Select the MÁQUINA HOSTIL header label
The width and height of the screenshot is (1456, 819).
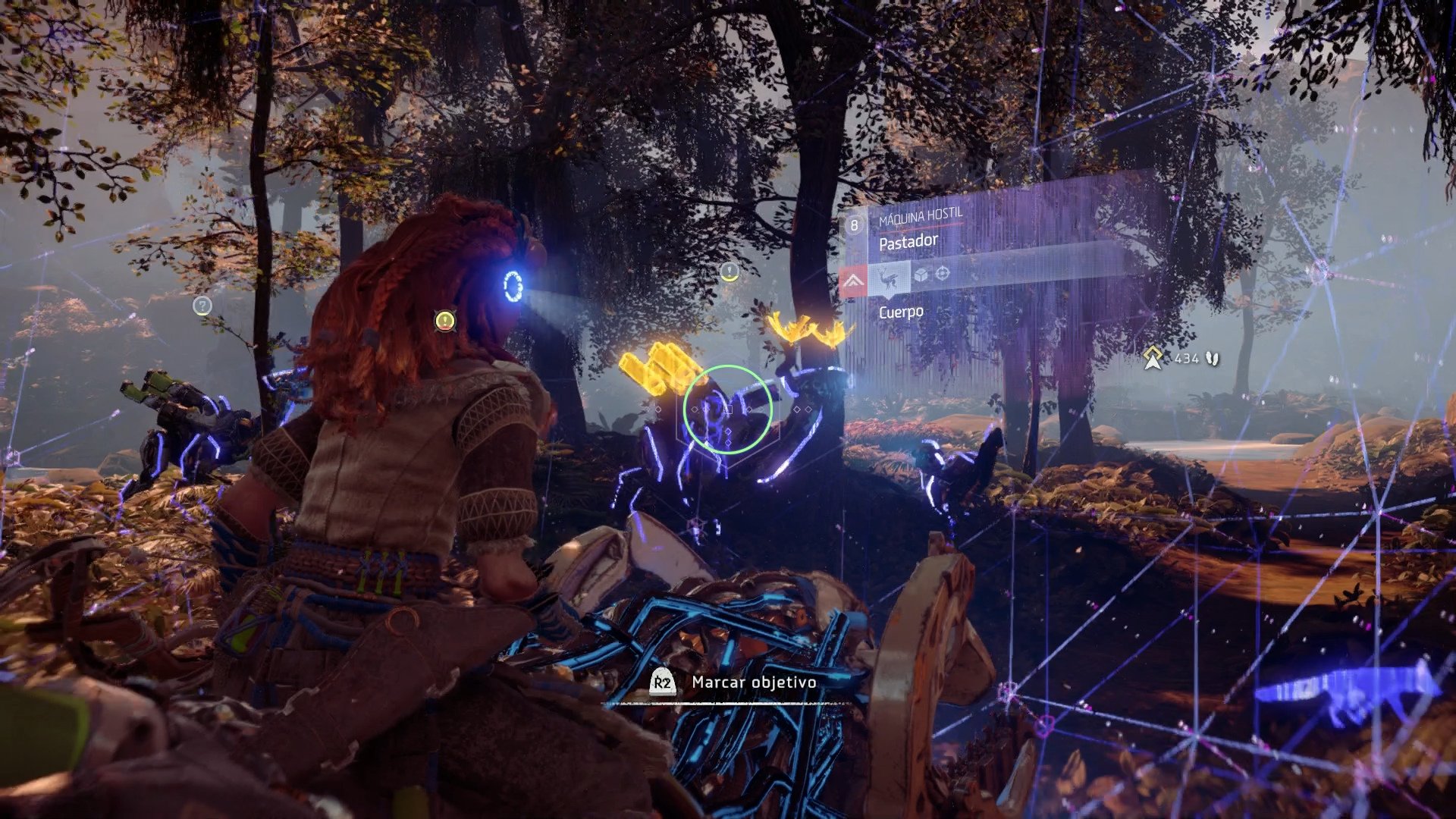[x=921, y=216]
